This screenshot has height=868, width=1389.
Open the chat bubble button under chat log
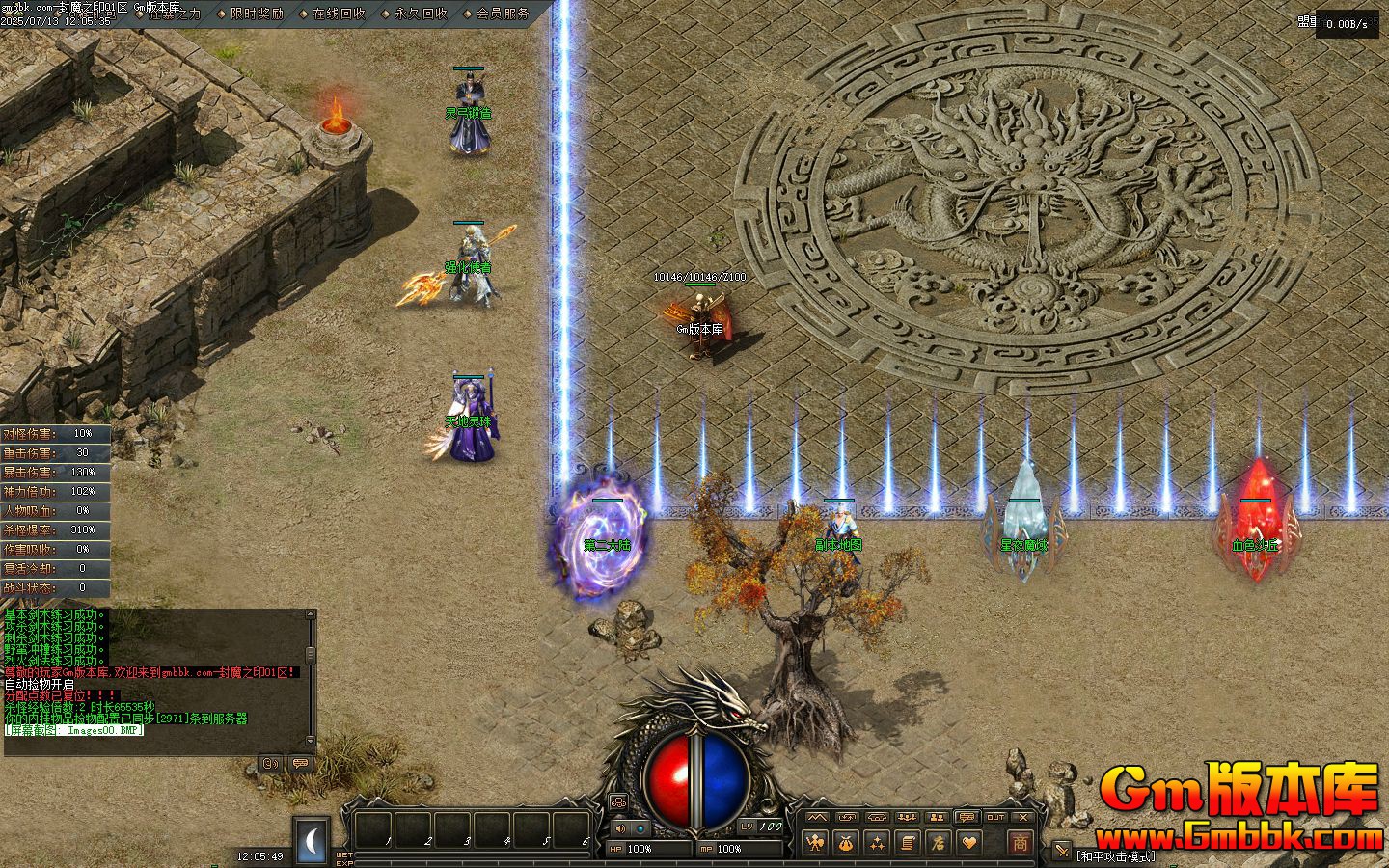(x=300, y=764)
